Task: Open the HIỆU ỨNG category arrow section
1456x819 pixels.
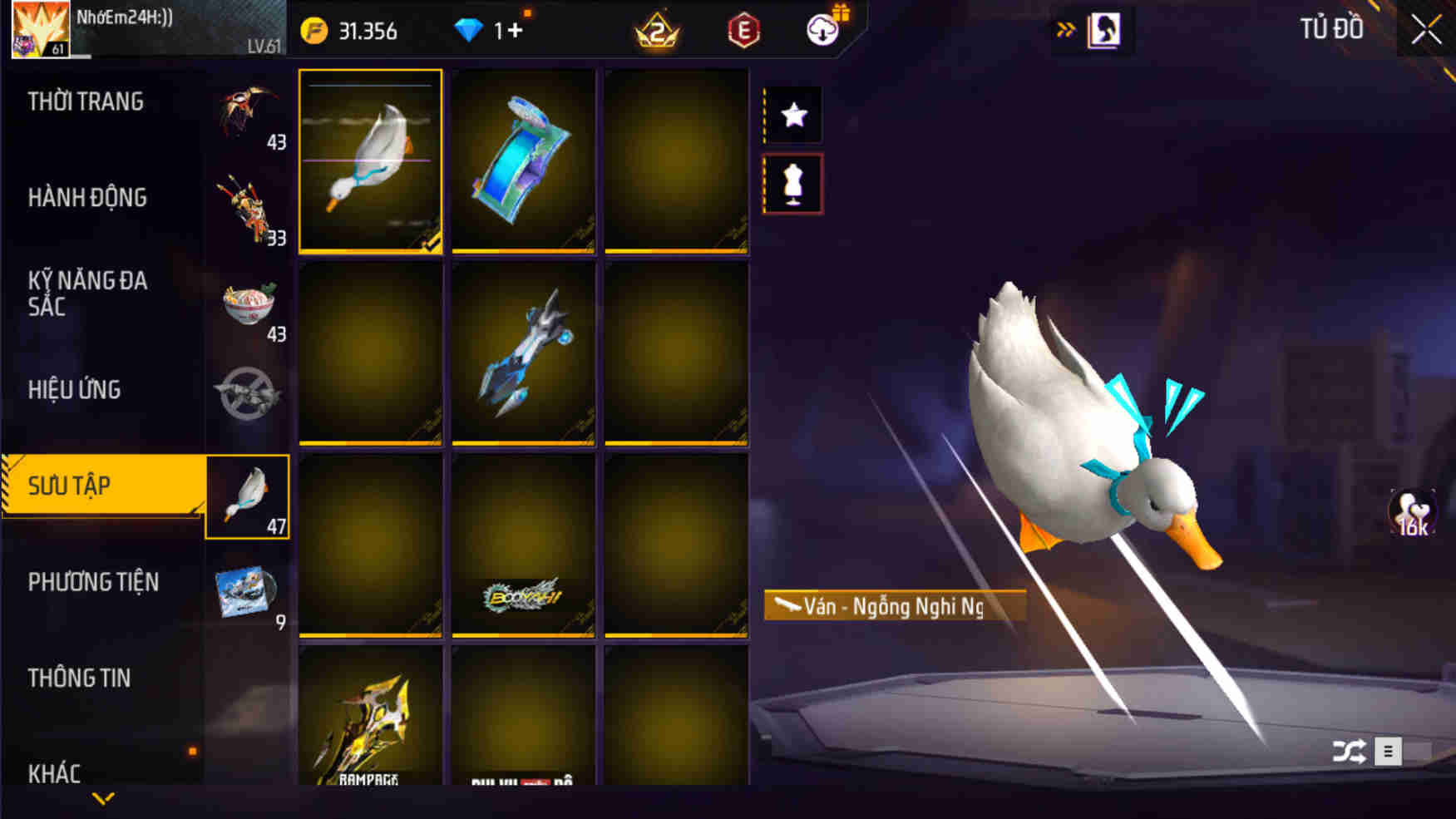Action: 76,390
